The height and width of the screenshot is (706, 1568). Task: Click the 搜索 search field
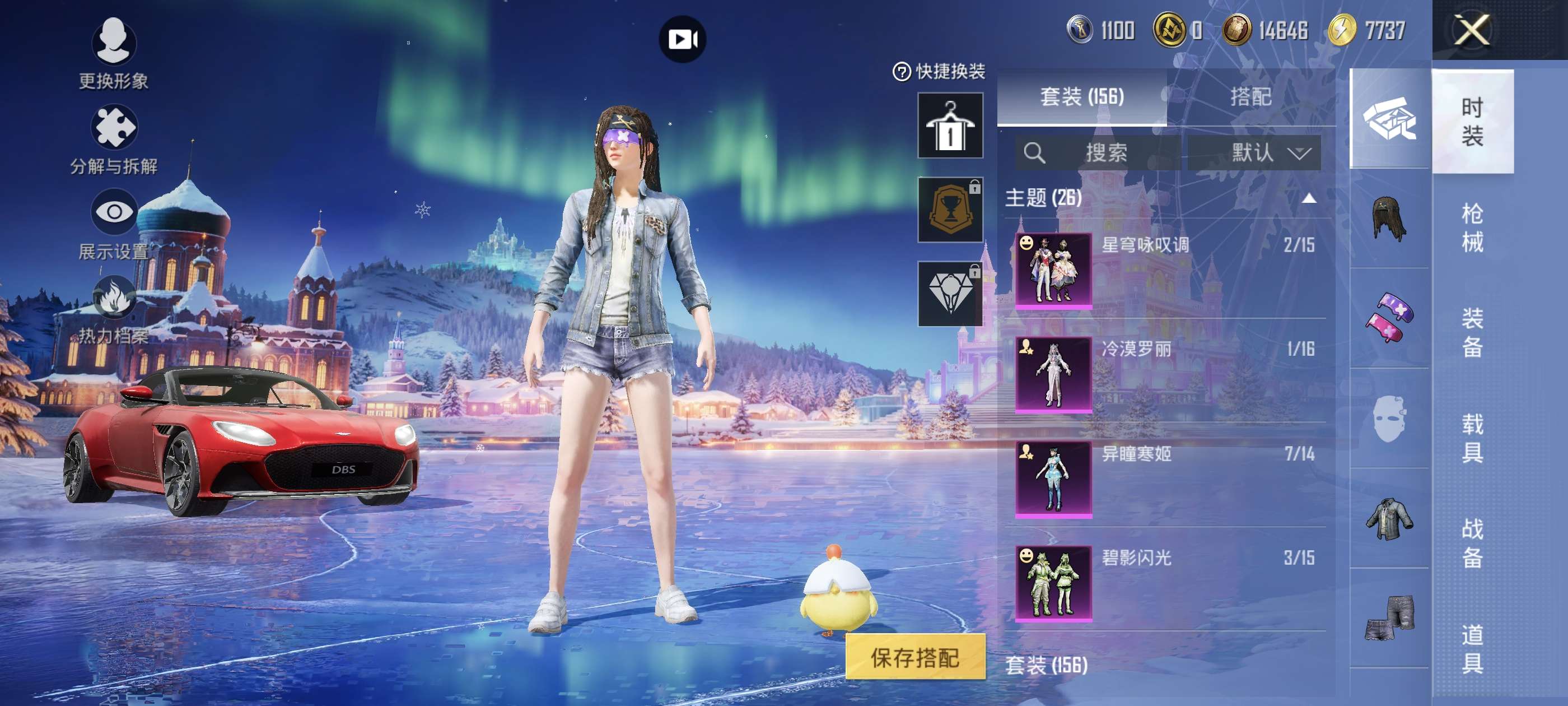(1098, 152)
